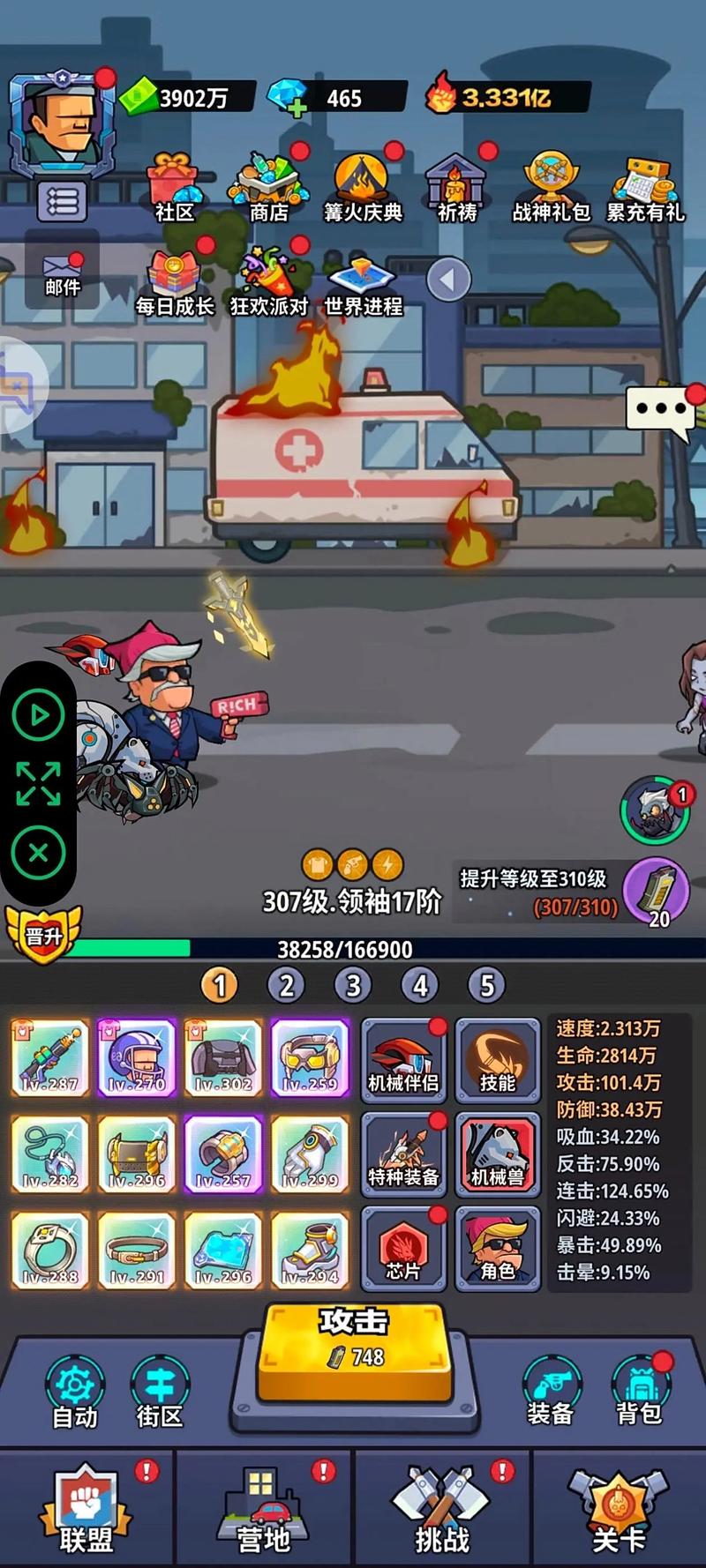This screenshot has width=706, height=1568.
Task: Select equipment loadout number 3
Action: coord(353,985)
